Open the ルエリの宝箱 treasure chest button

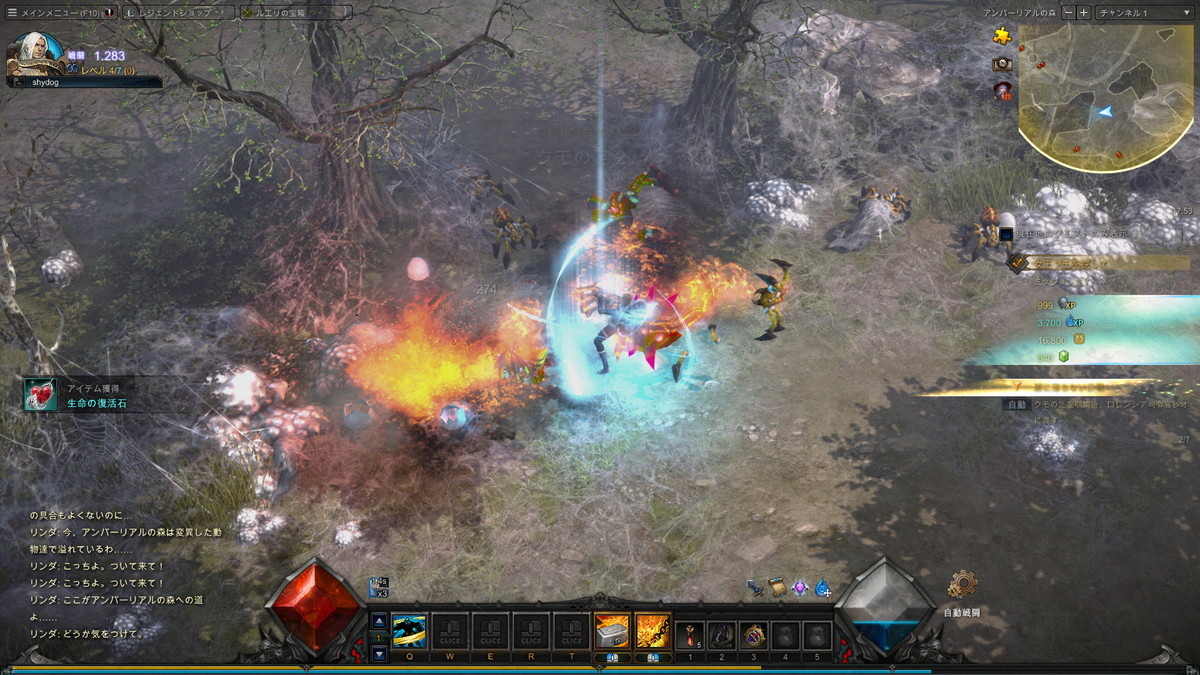(295, 12)
